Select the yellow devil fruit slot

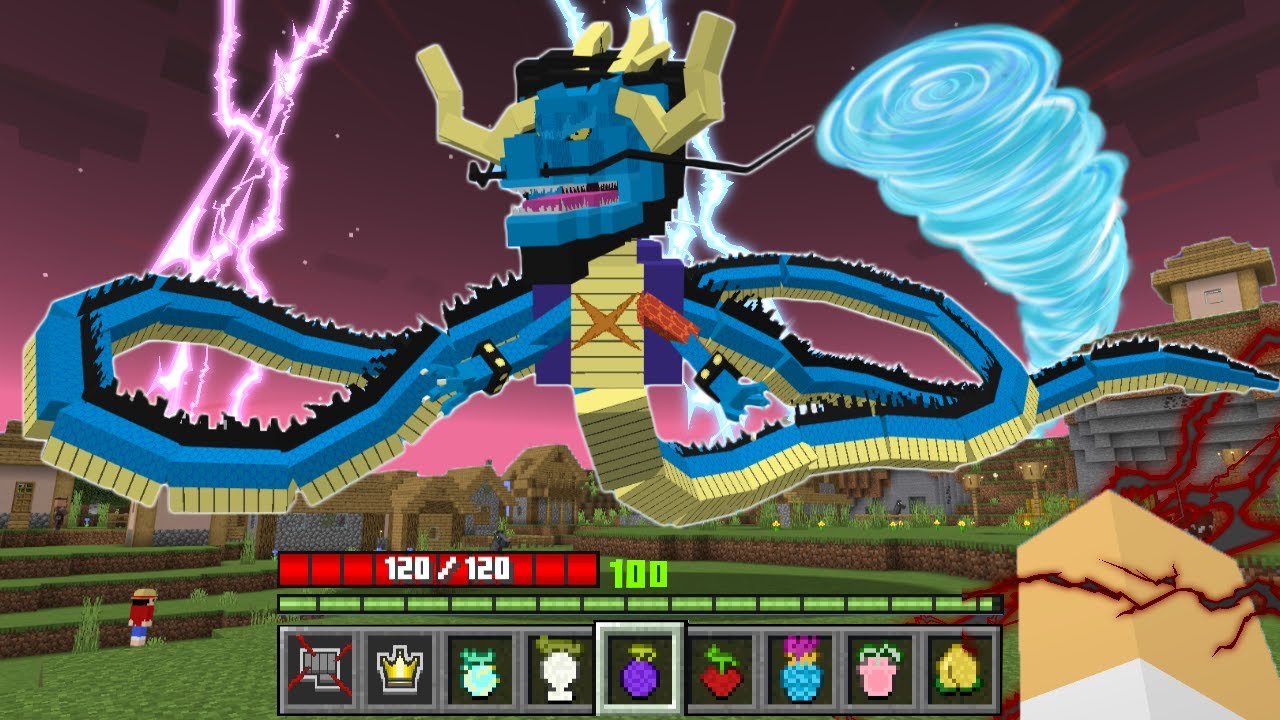958,668
